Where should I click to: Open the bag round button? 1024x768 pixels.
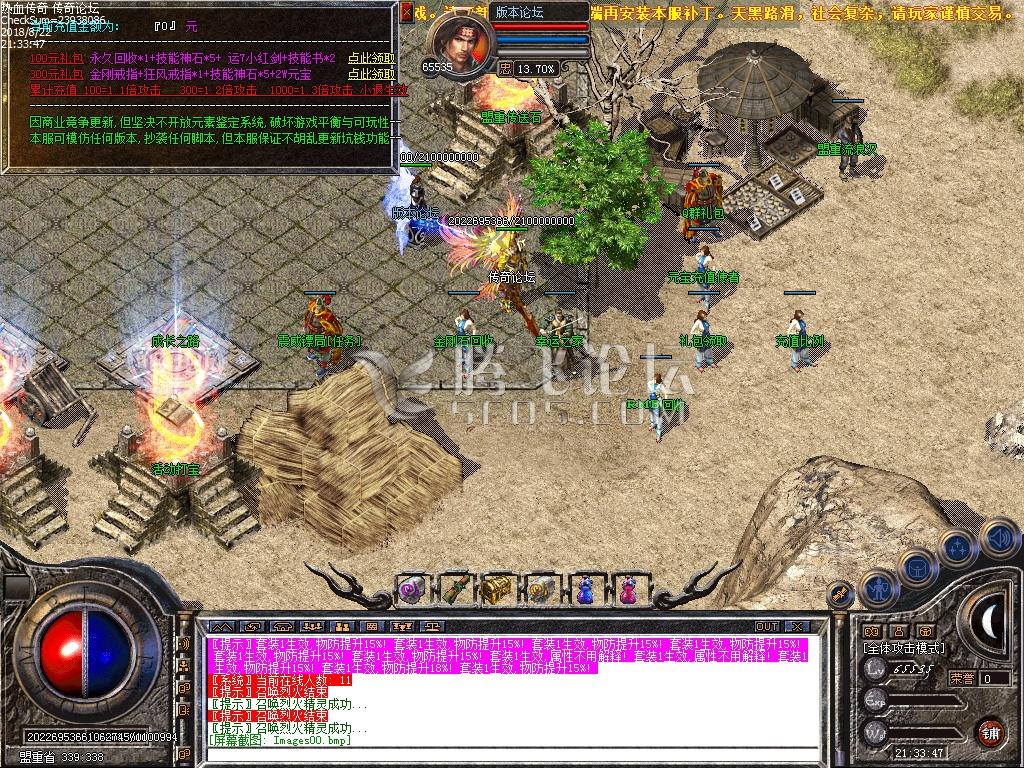(916, 566)
